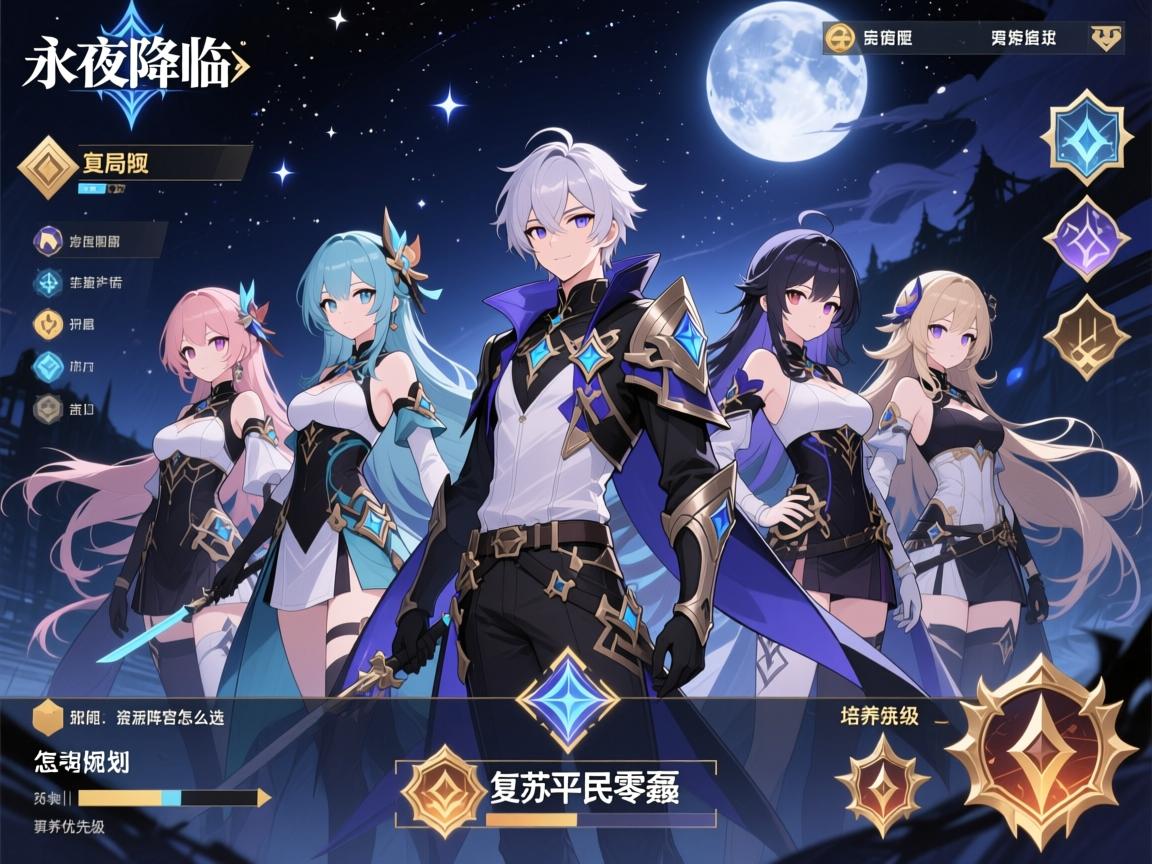Viewport: 1152px width, 864px height.
Task: Select the purple arrow menu entry
Action: (x=48, y=240)
